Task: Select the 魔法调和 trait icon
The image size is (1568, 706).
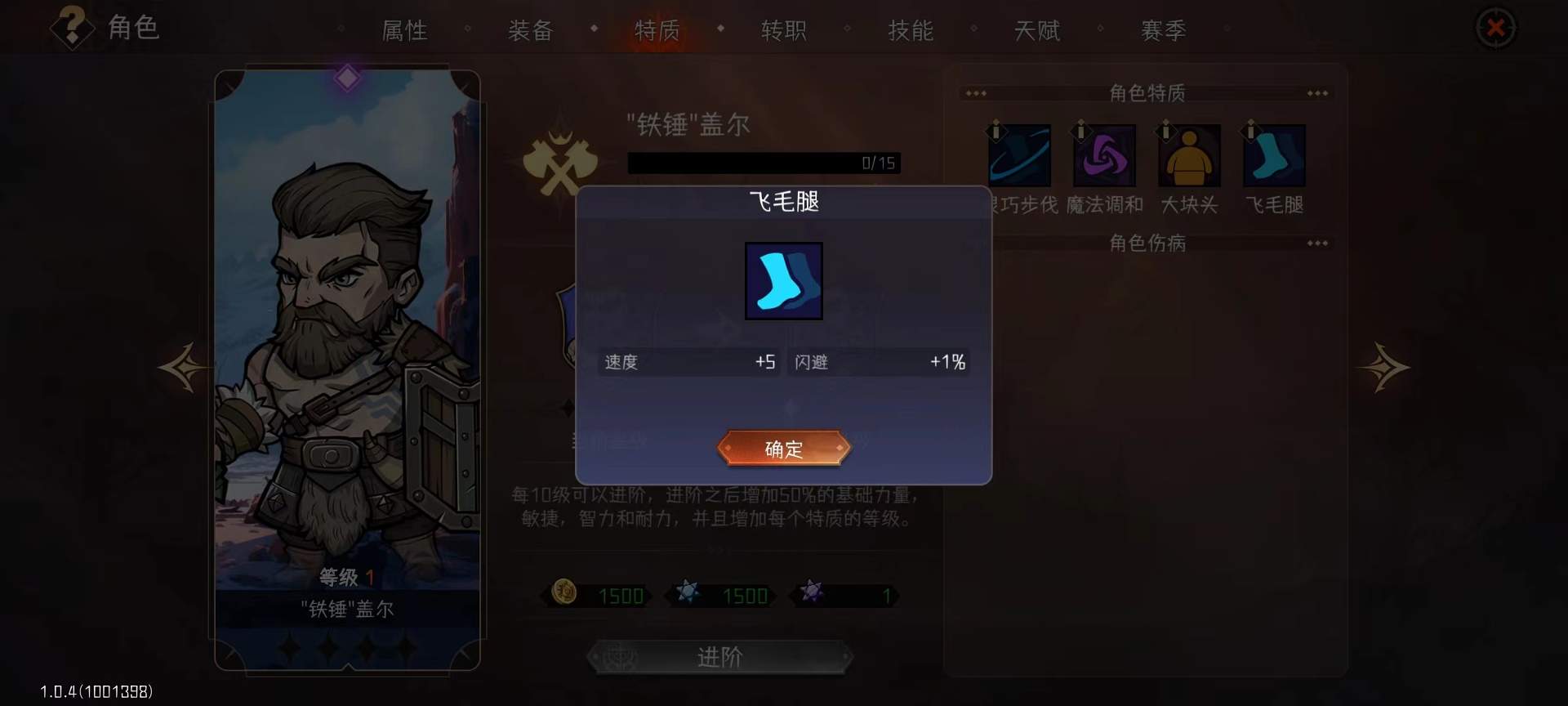Action: 1103,157
